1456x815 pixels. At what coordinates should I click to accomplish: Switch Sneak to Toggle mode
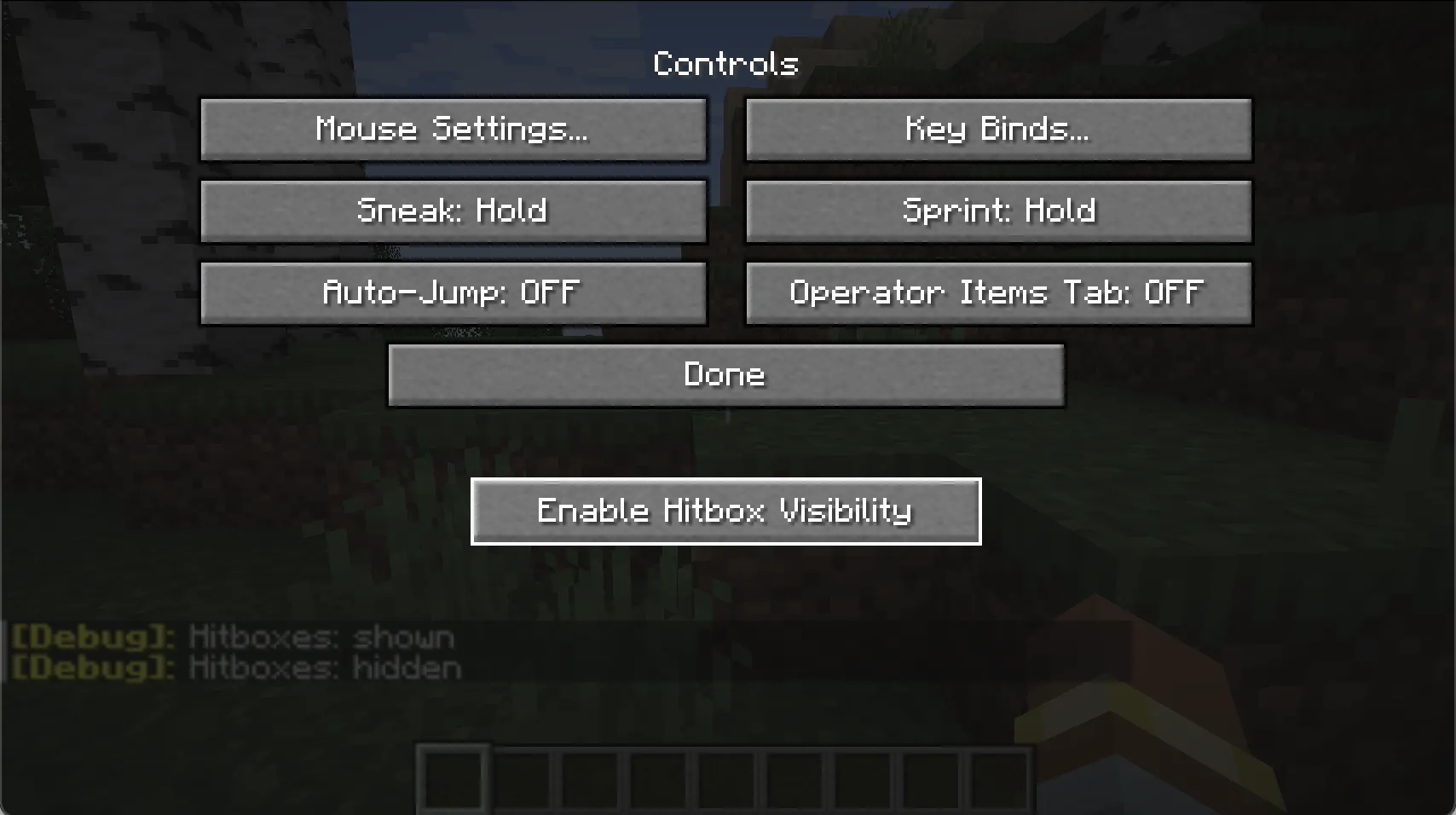(x=453, y=211)
